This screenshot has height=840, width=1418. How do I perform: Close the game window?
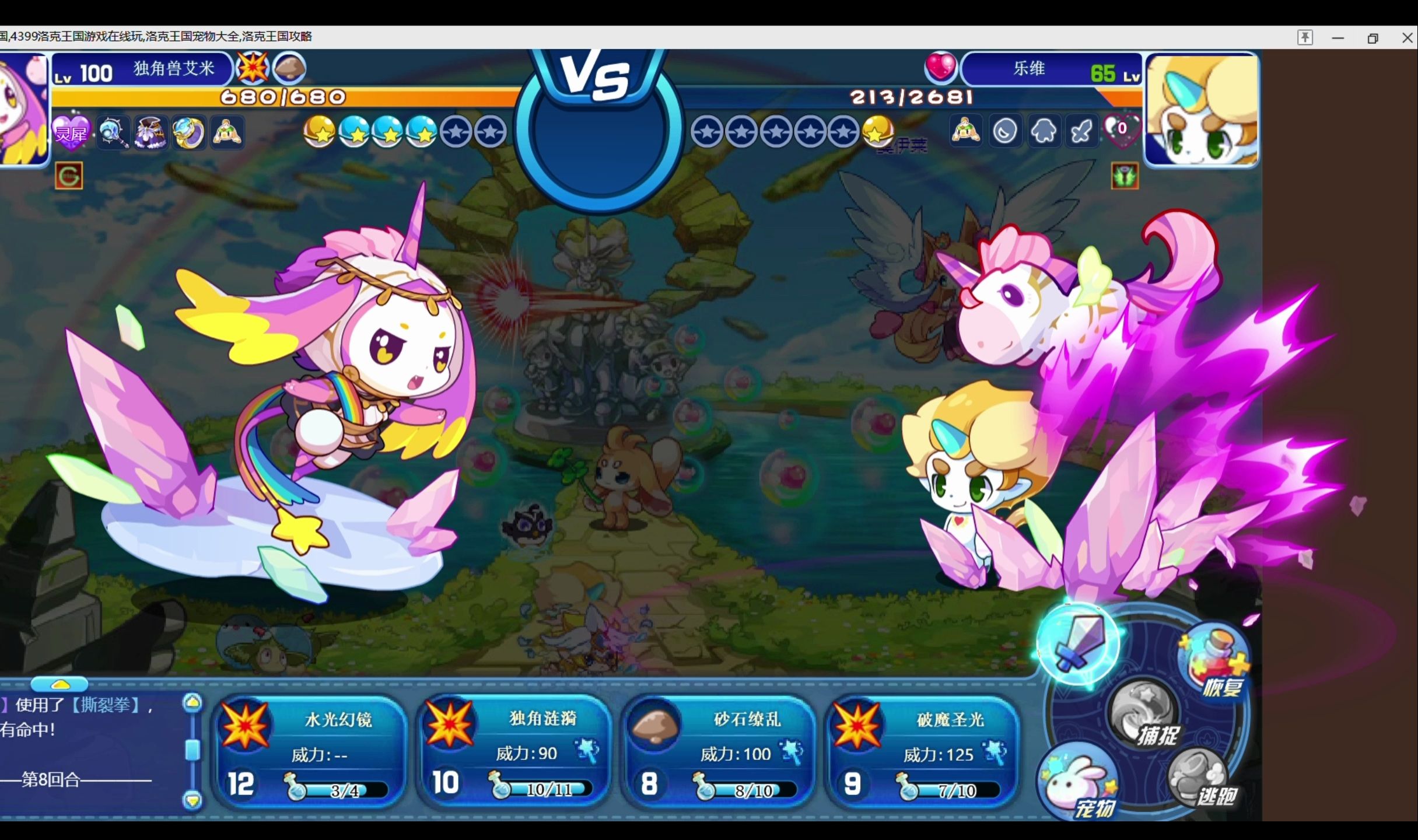(1407, 38)
